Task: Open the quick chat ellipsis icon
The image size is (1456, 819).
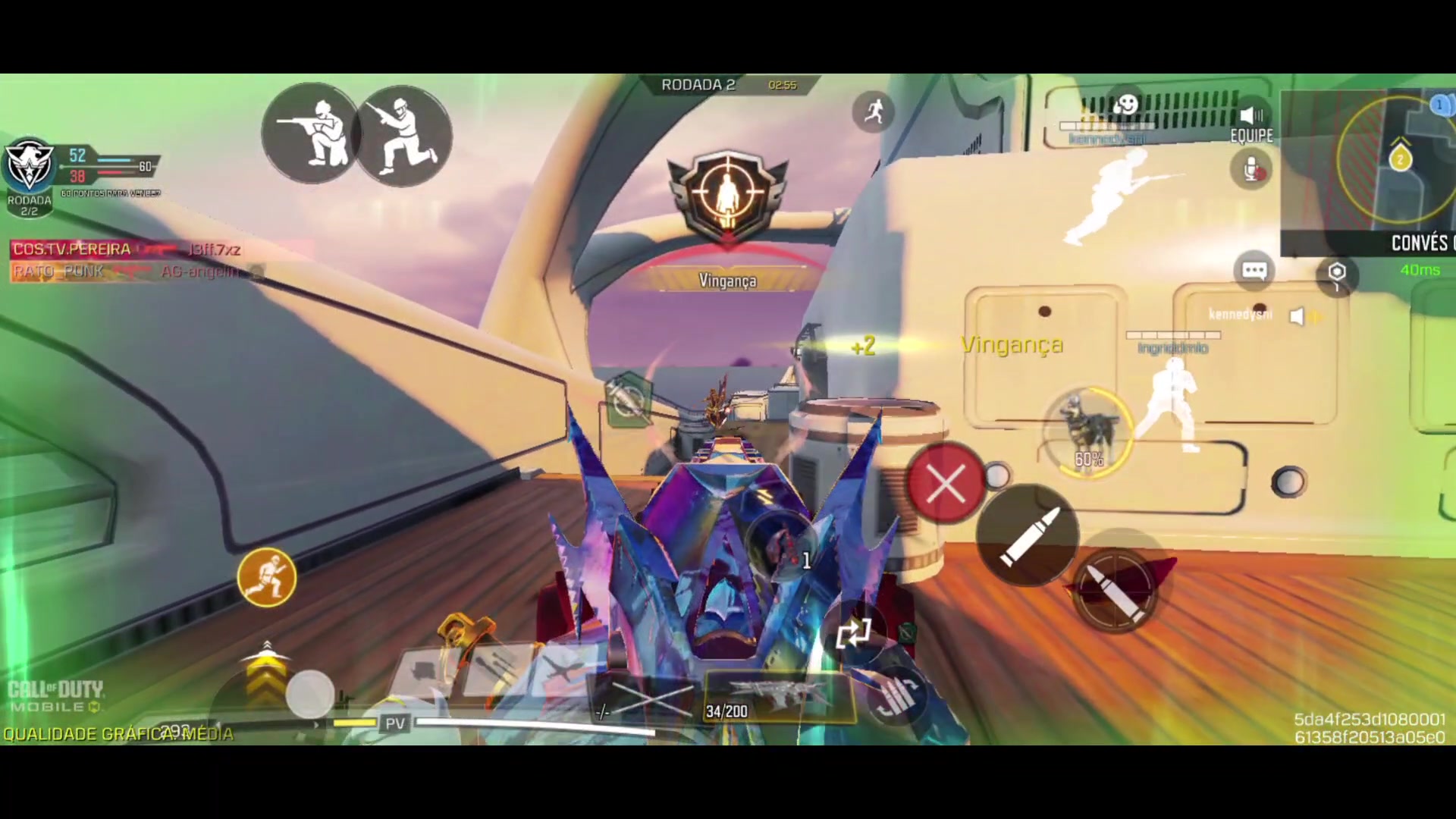Action: (x=1254, y=270)
